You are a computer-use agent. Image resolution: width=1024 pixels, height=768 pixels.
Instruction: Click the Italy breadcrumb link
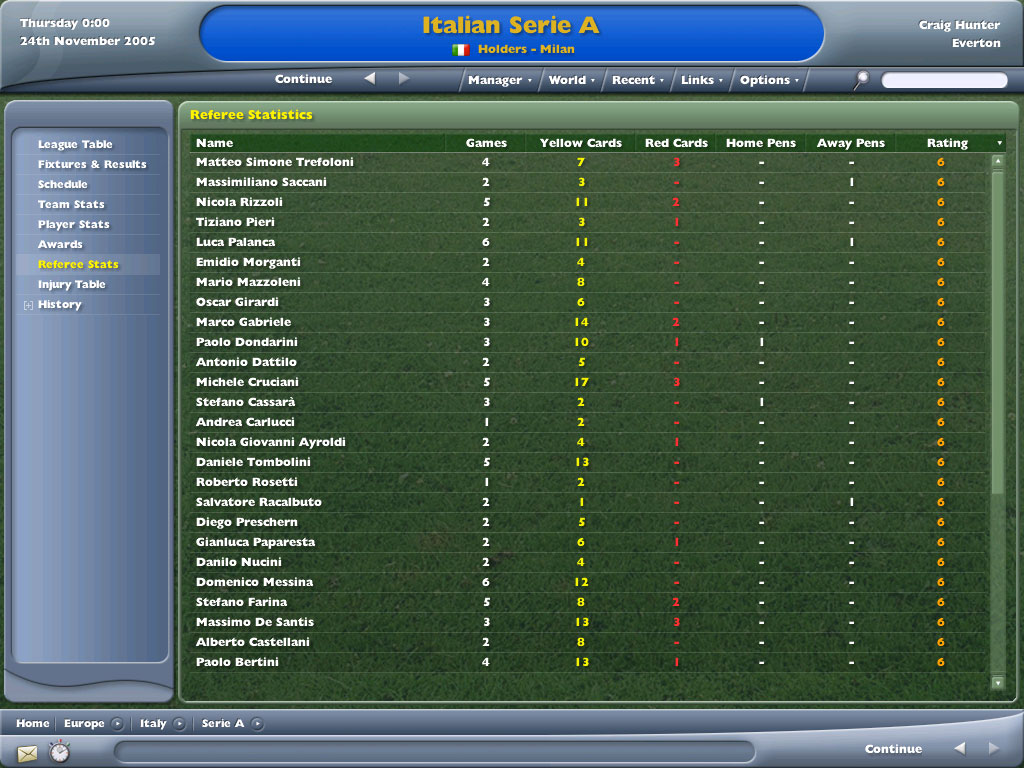coord(153,724)
